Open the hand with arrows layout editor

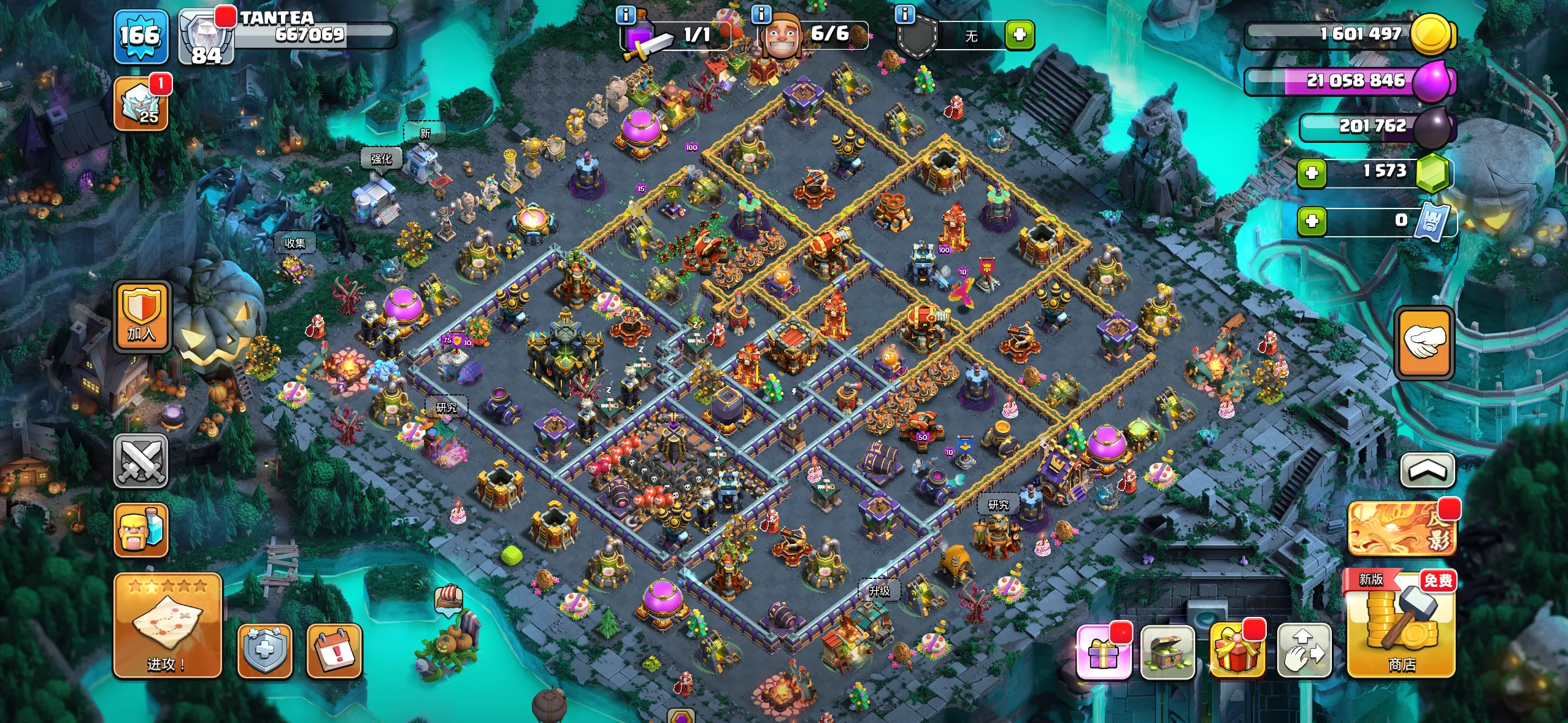point(1304,652)
